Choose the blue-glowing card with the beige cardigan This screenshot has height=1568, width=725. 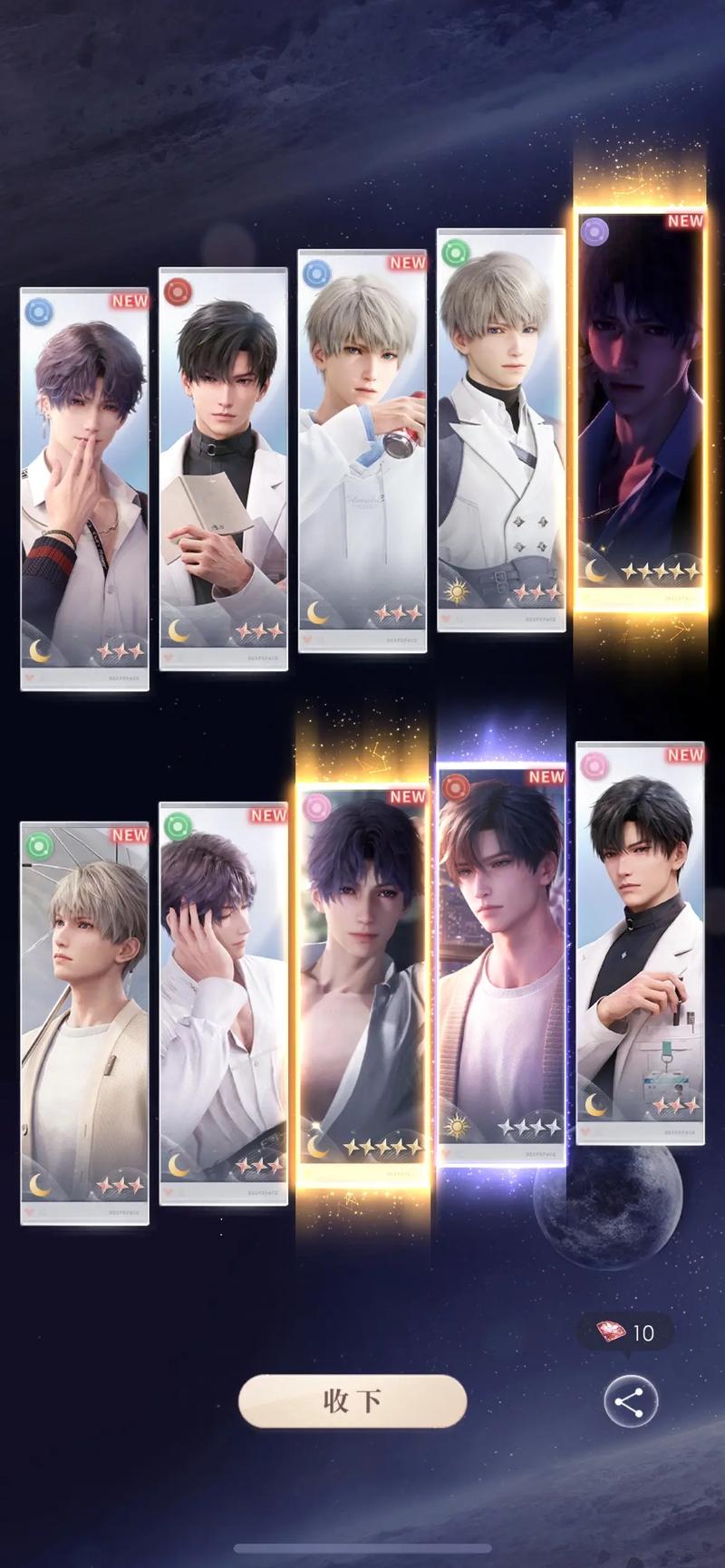point(501,964)
